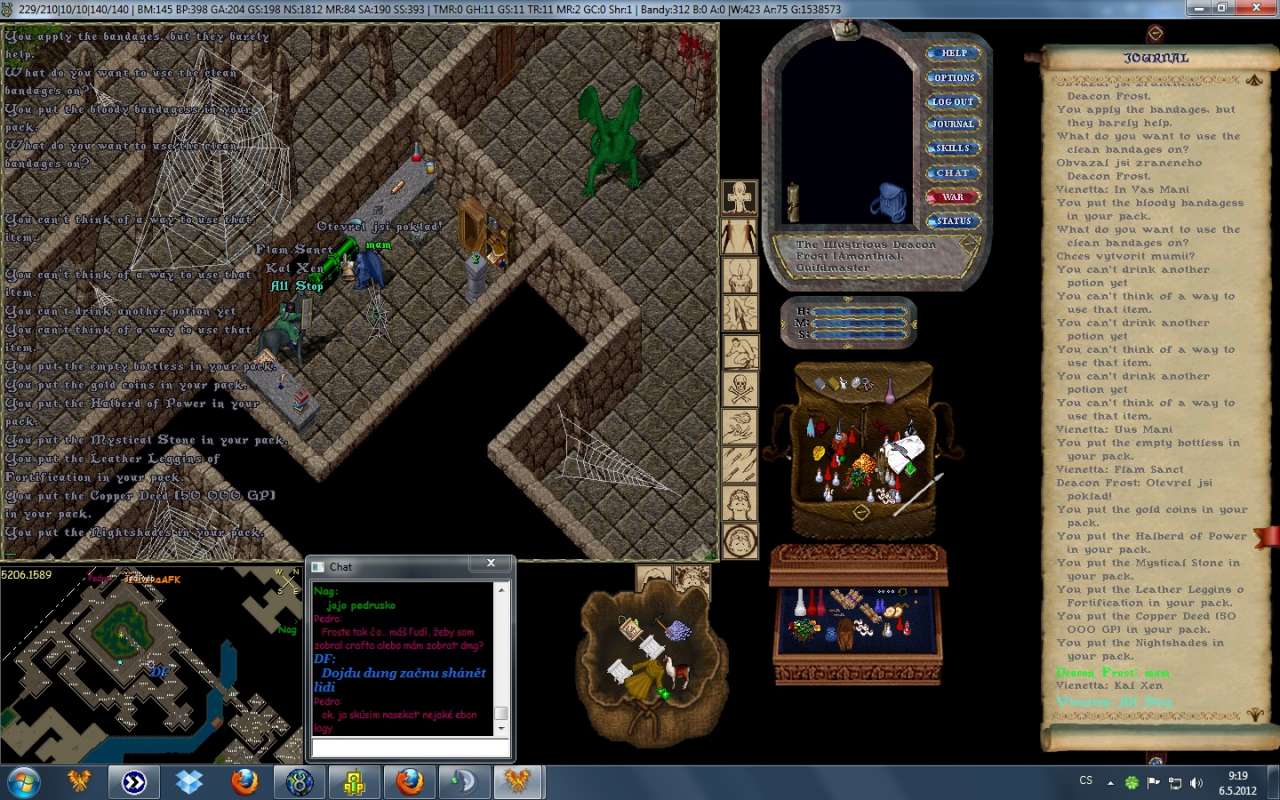Cast the skull and crossbones spell
The width and height of the screenshot is (1280, 800).
740,389
